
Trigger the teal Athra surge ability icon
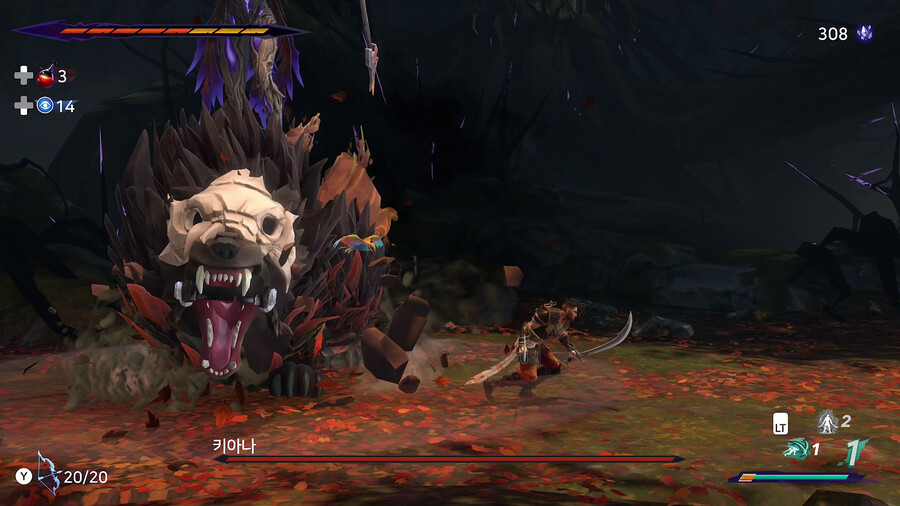[x=796, y=449]
